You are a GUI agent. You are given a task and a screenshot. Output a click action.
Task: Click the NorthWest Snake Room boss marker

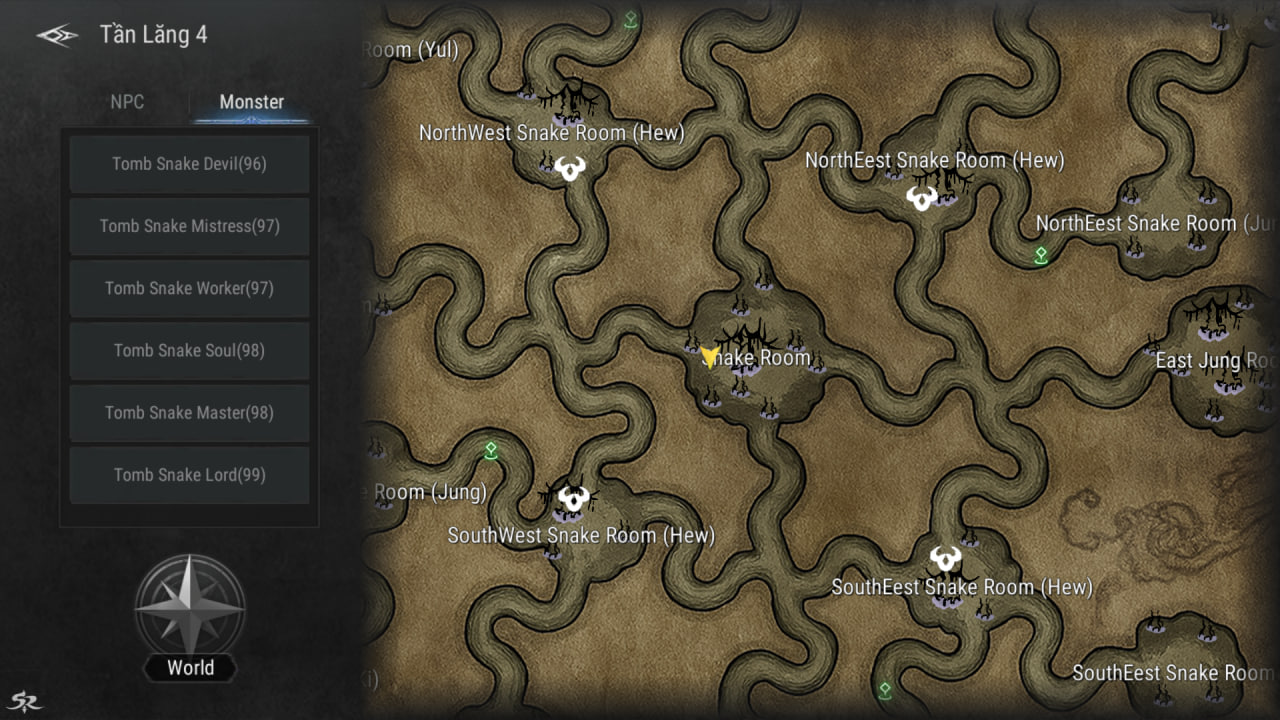[571, 168]
